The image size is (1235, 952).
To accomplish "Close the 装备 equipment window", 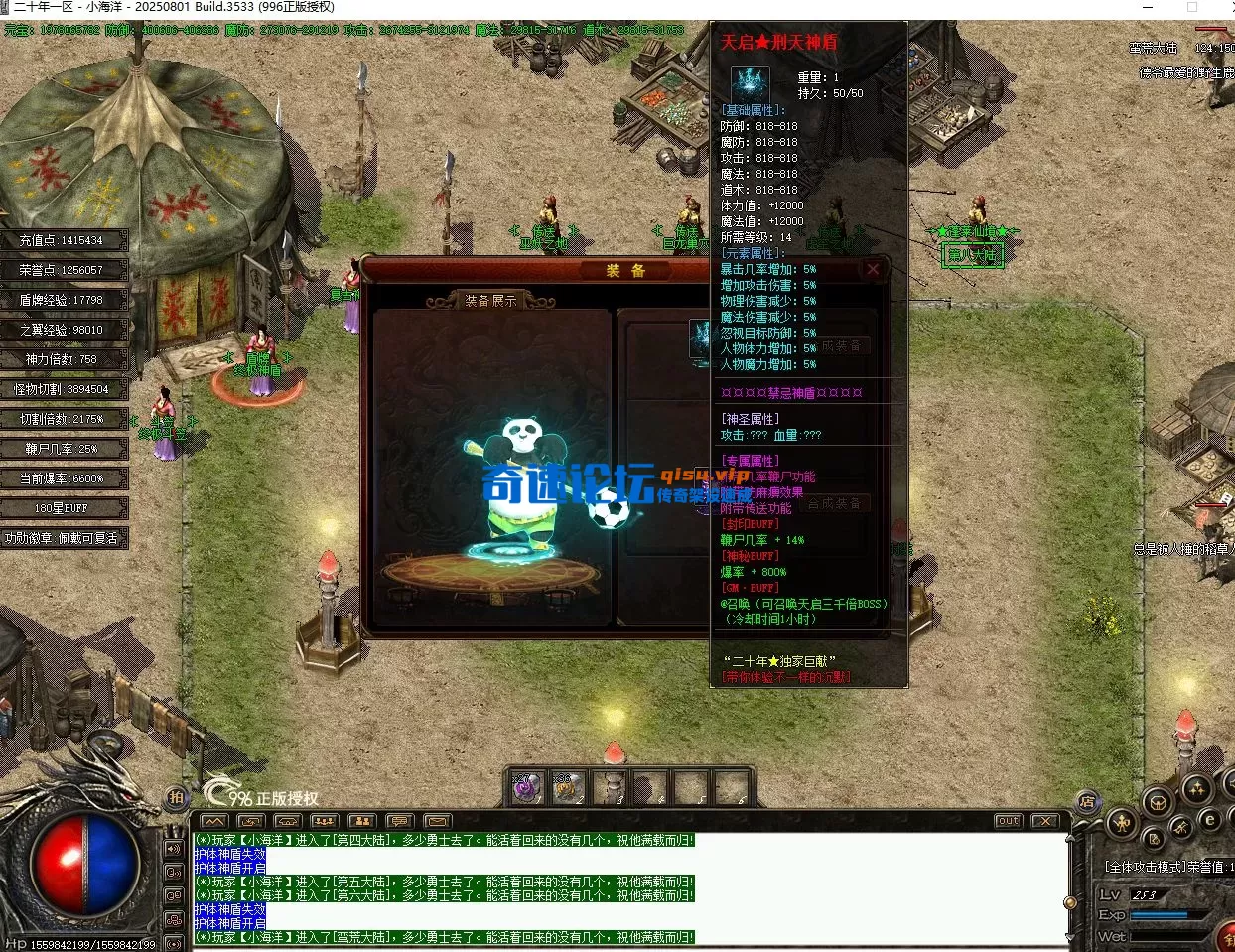I will tap(873, 269).
